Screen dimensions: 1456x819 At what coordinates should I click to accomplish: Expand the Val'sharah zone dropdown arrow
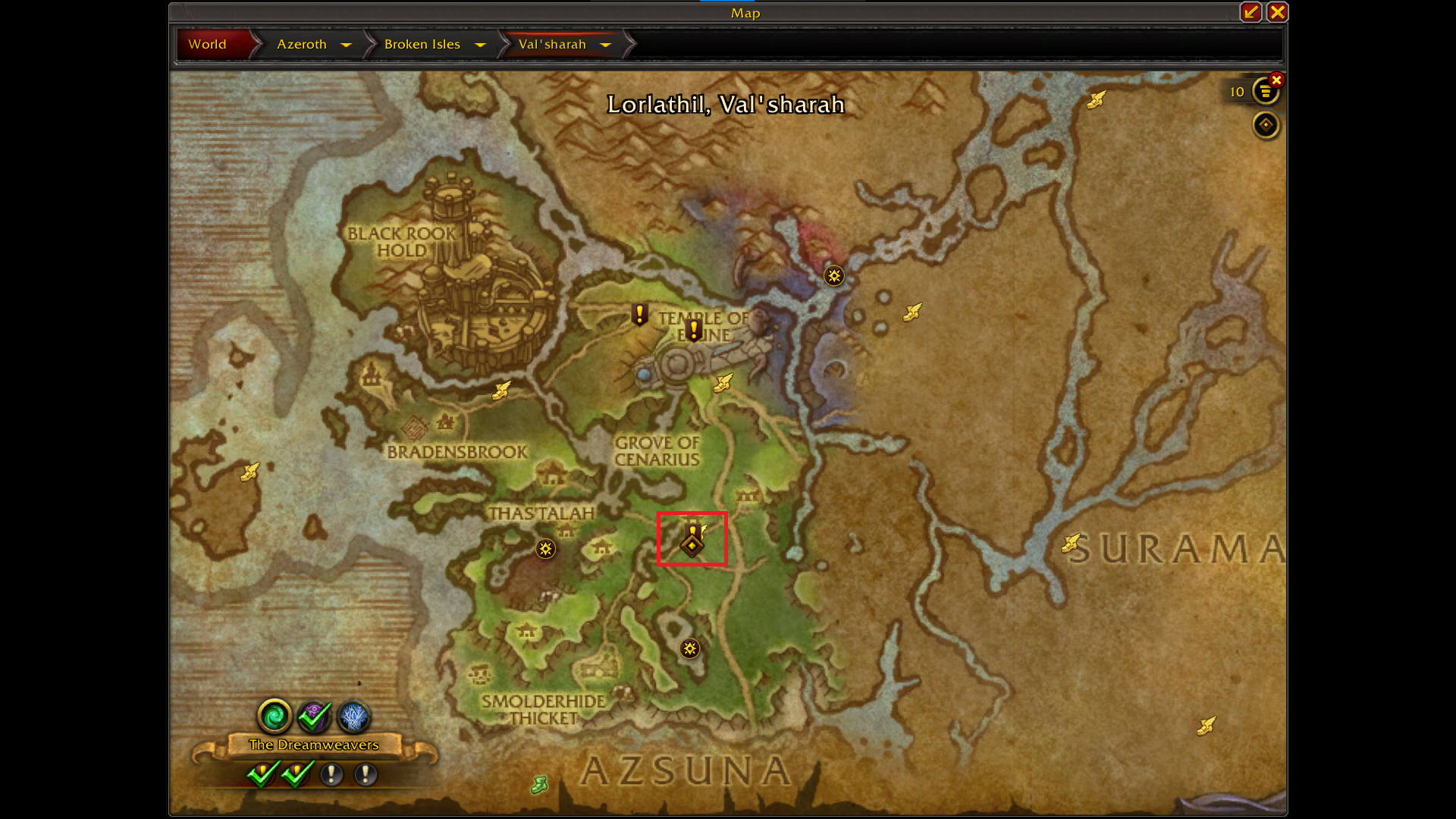(x=605, y=45)
